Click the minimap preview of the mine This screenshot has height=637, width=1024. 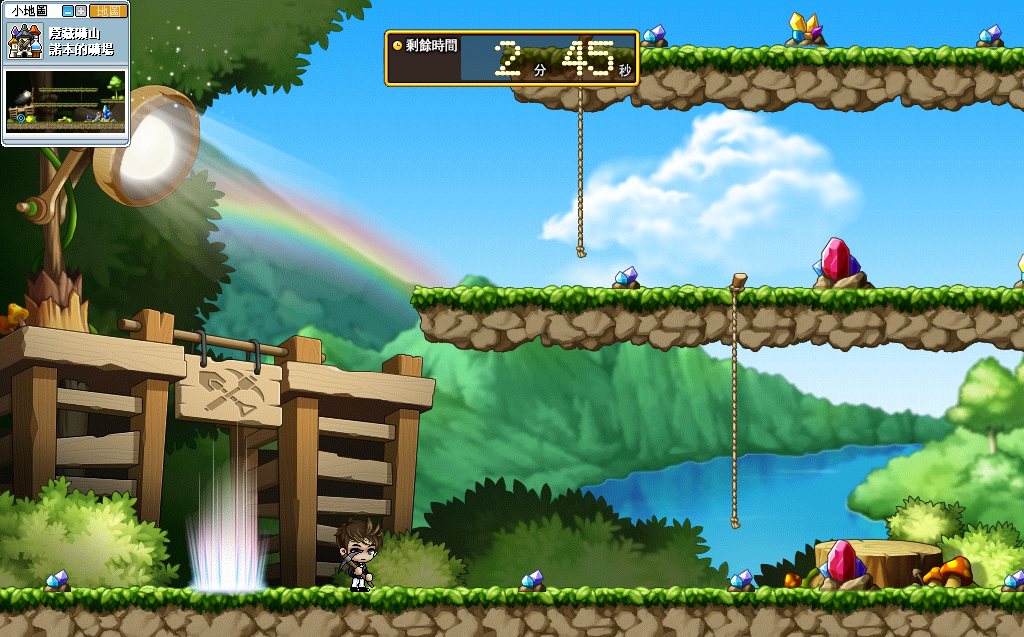click(x=66, y=101)
